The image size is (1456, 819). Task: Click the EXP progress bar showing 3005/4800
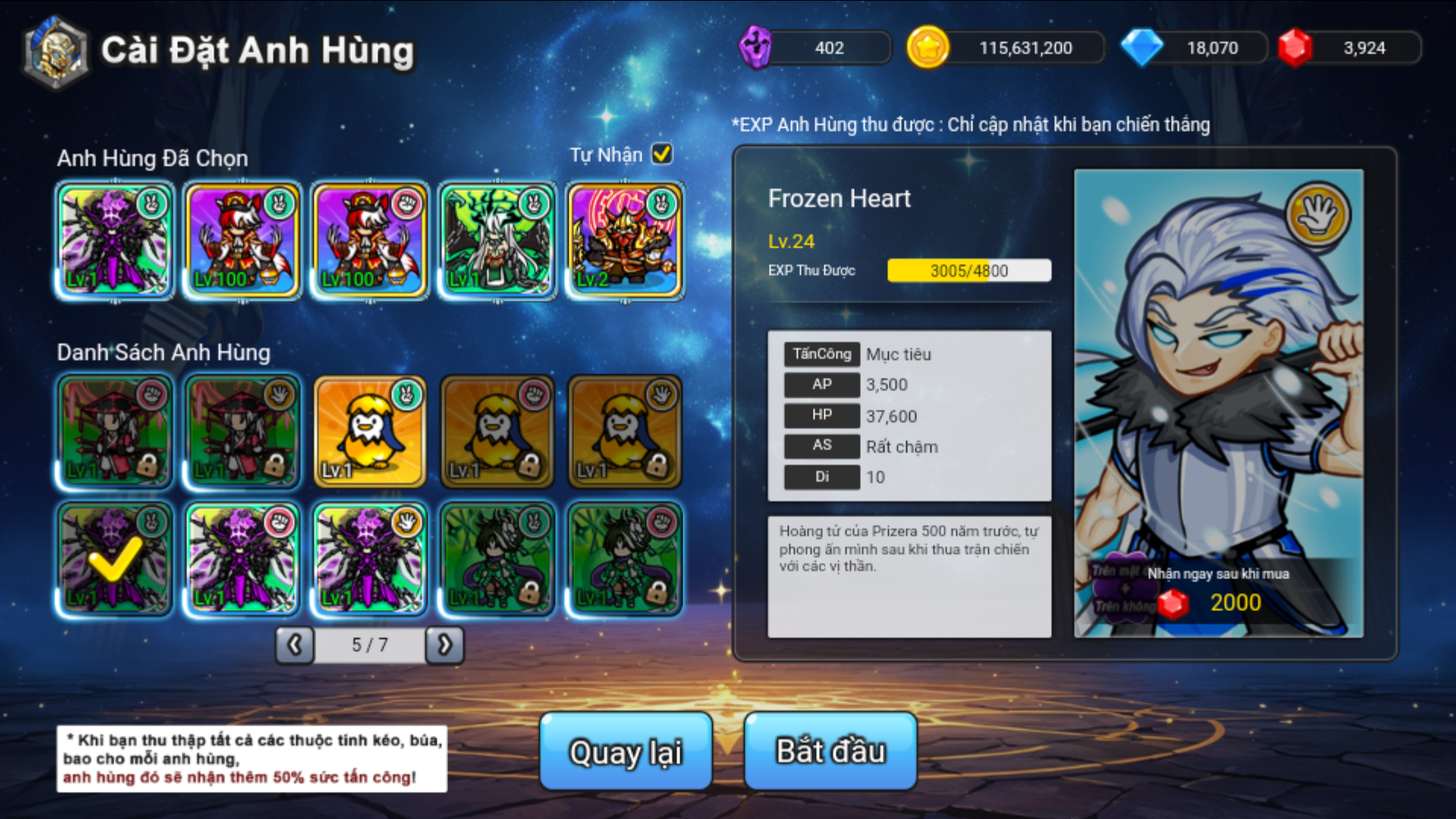coord(968,271)
